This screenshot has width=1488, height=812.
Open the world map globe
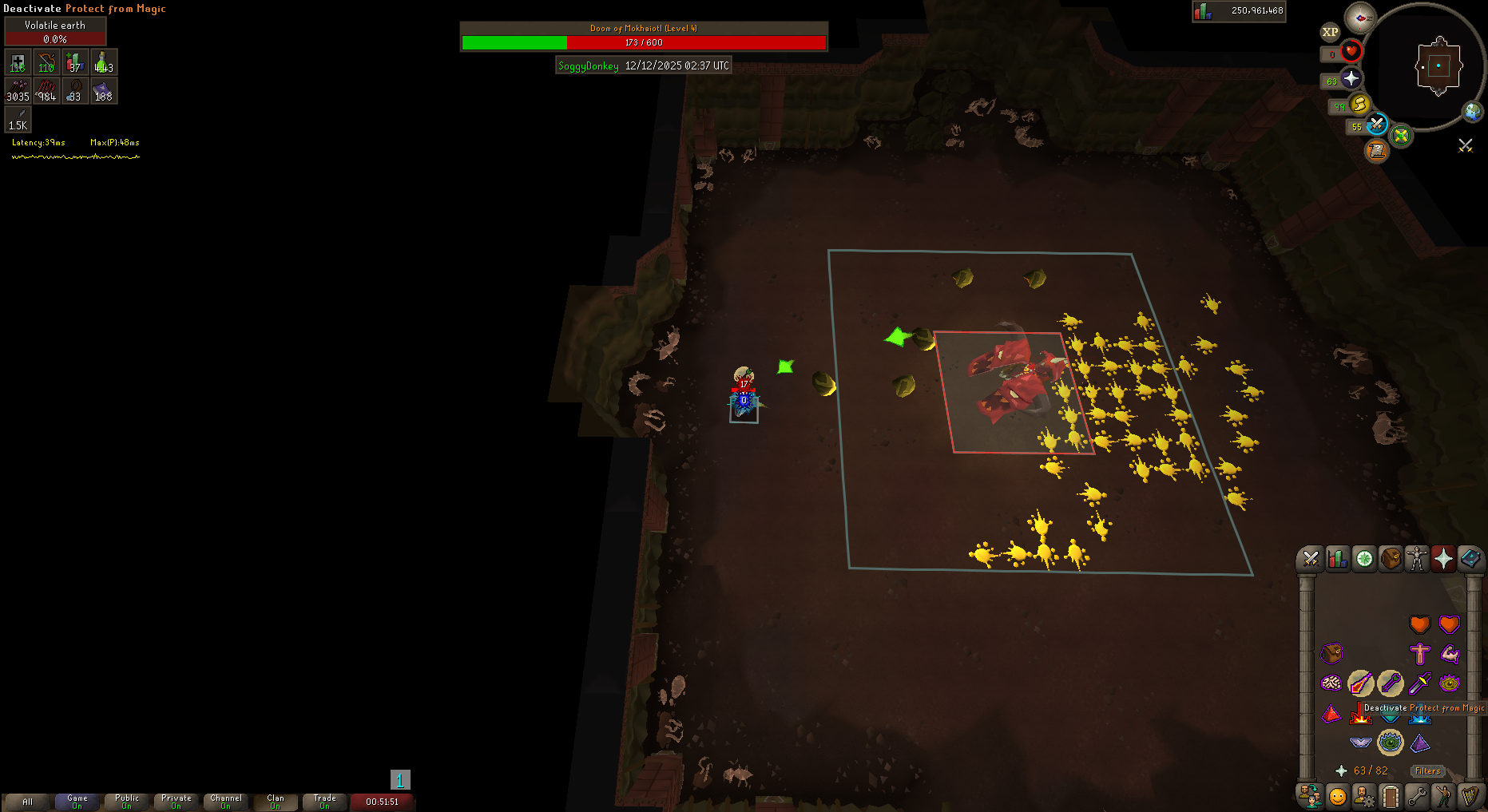pos(1472,112)
